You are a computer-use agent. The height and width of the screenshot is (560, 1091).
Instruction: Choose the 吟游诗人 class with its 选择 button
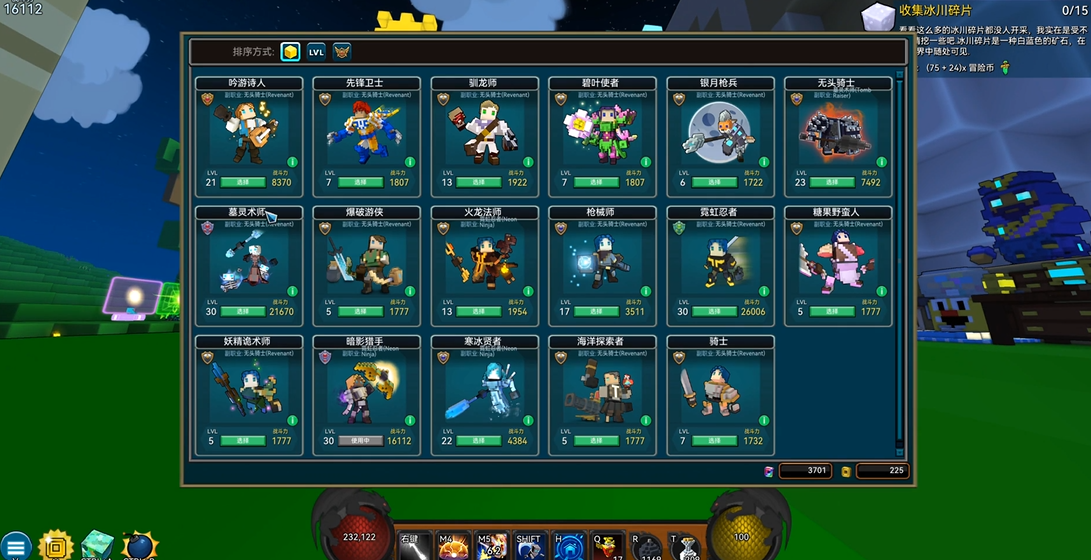tap(243, 183)
